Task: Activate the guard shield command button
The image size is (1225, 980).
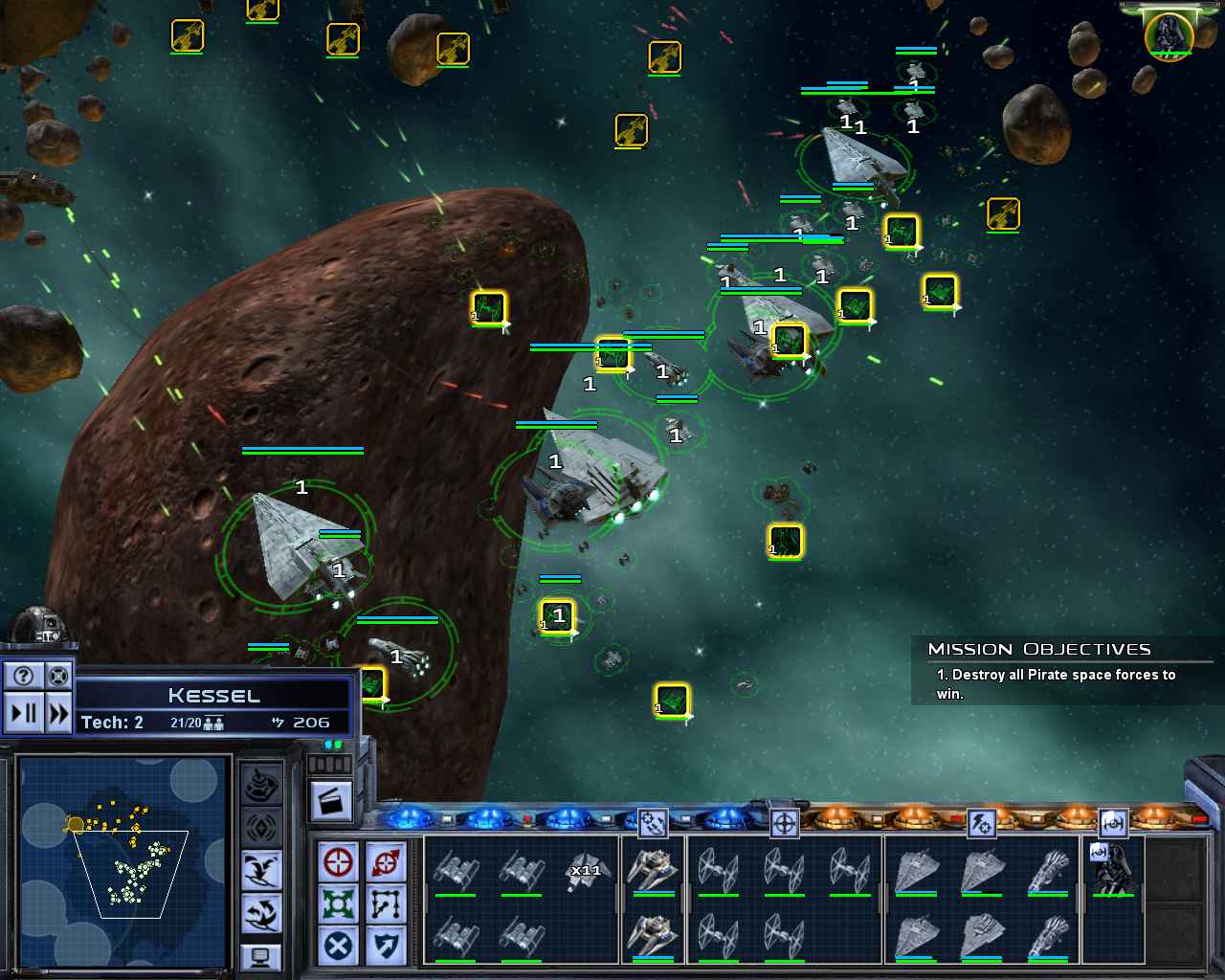Action: point(386,947)
